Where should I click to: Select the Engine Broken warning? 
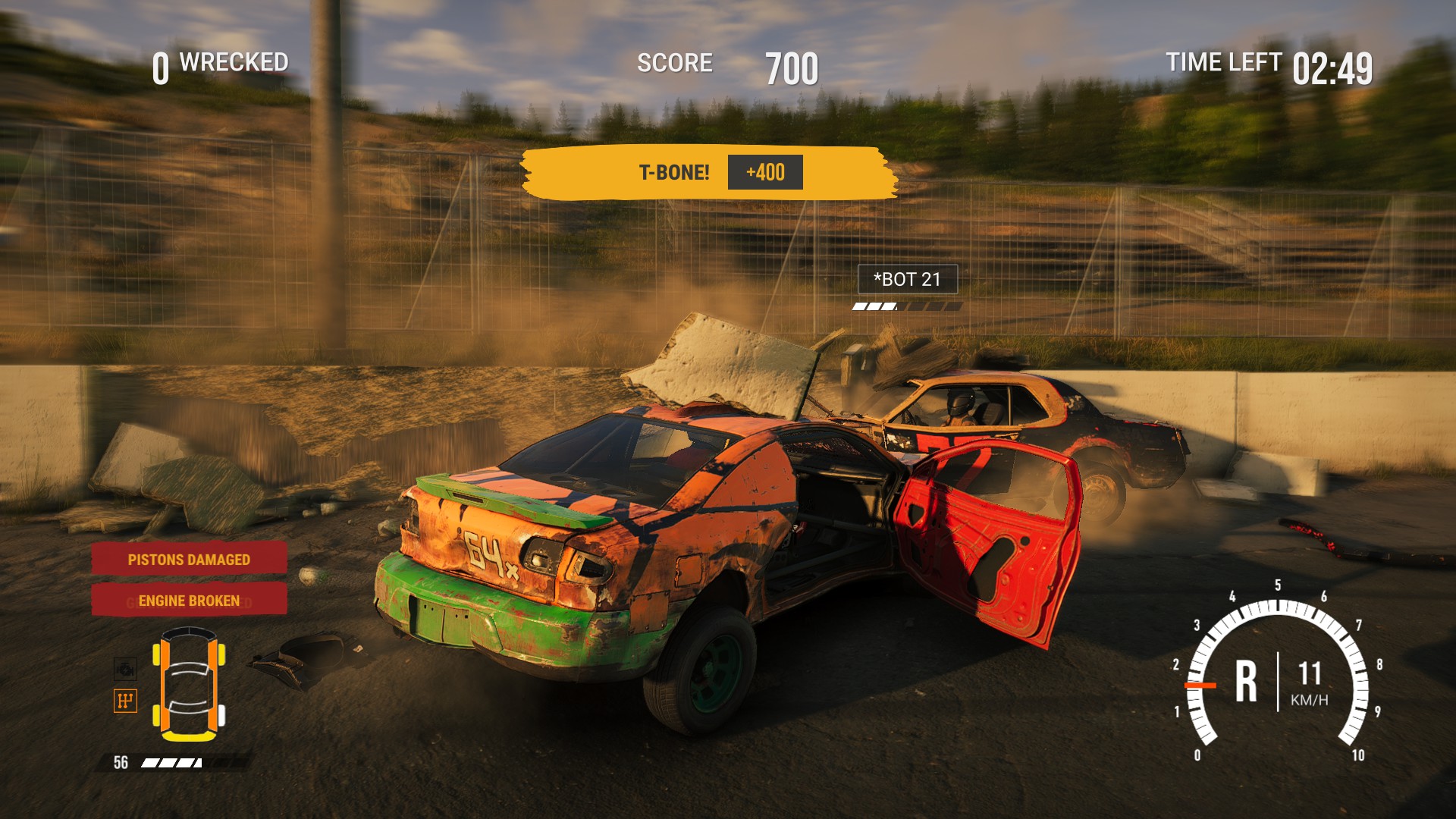pyautogui.click(x=189, y=601)
